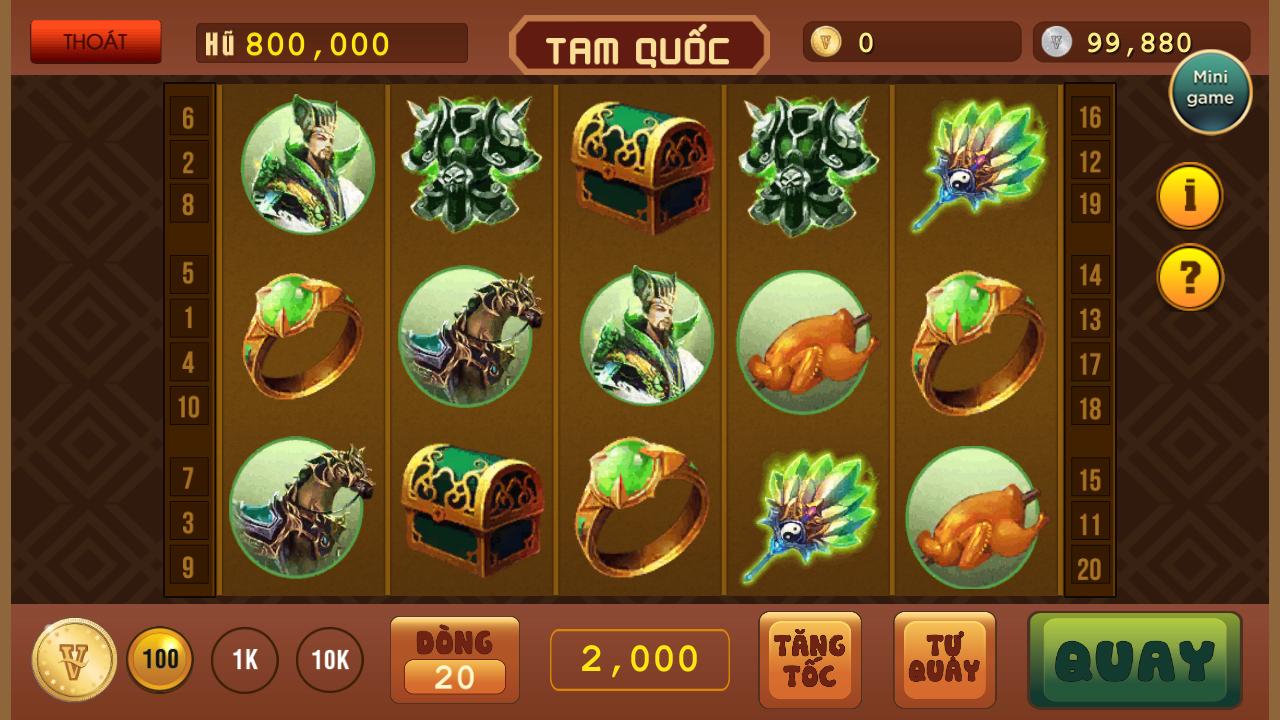The height and width of the screenshot is (720, 1280).
Task: Show the info panel with the i button
Action: [1190, 196]
